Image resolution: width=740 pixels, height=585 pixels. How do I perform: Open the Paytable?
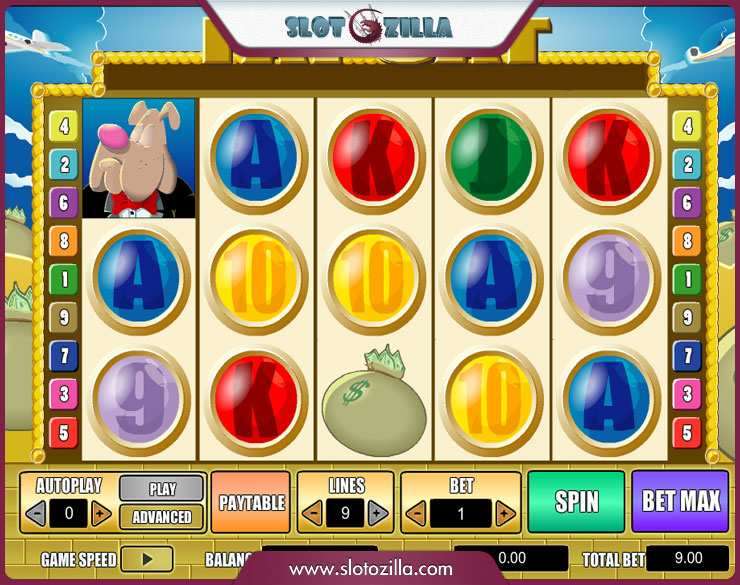[252, 502]
